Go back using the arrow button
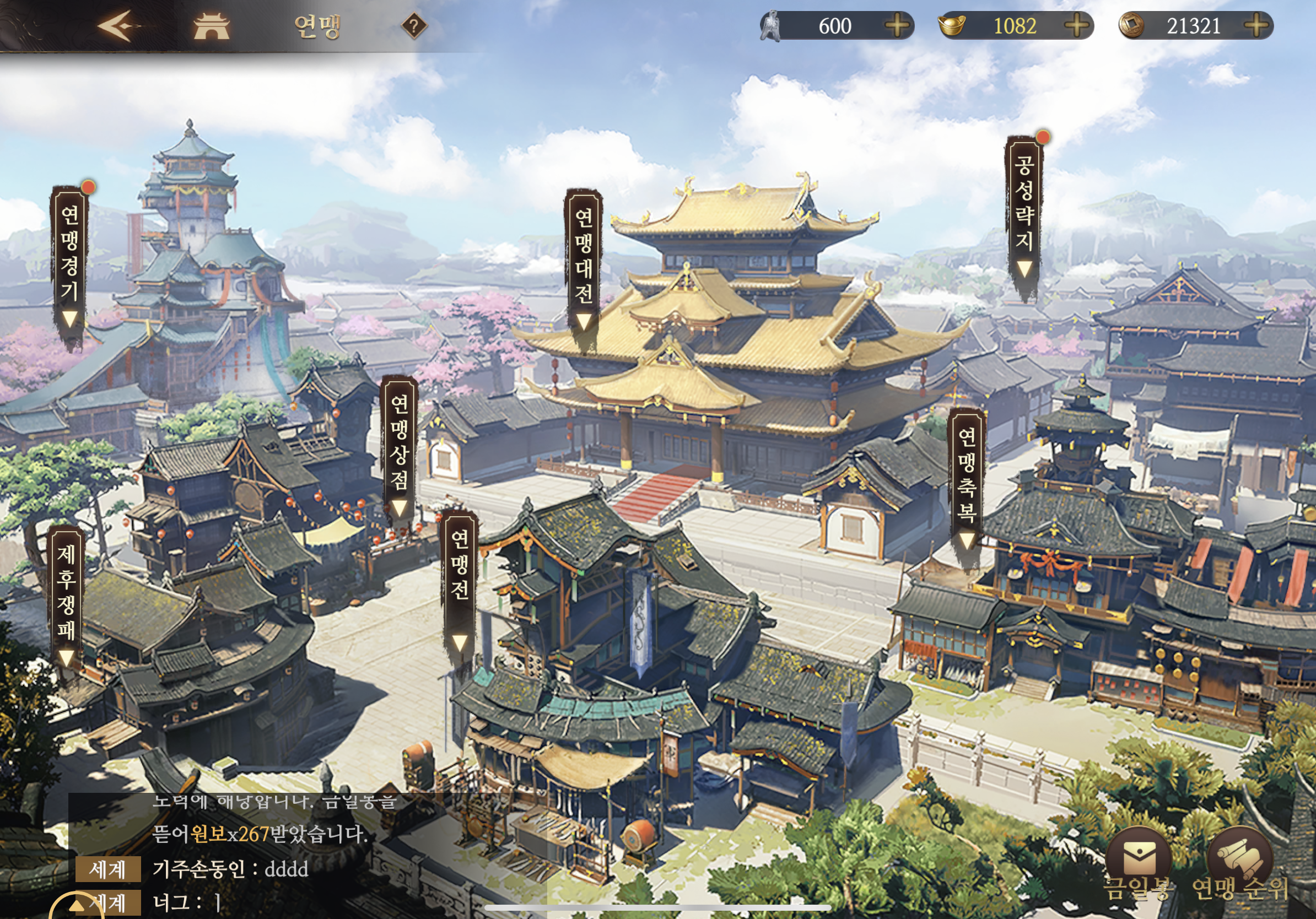 click(118, 26)
